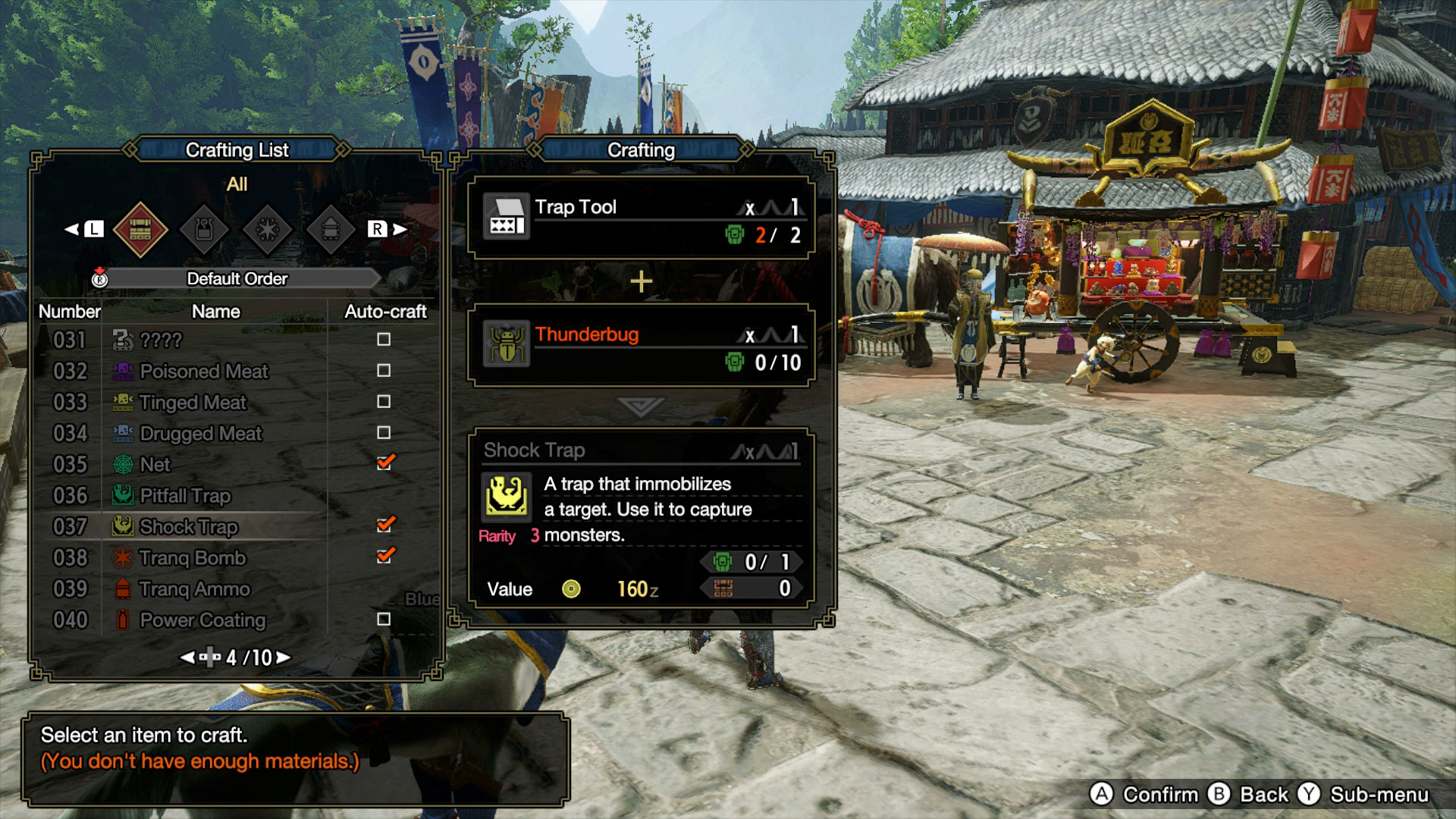
Task: Select the Trap Tool ingredient slot
Action: click(641, 219)
